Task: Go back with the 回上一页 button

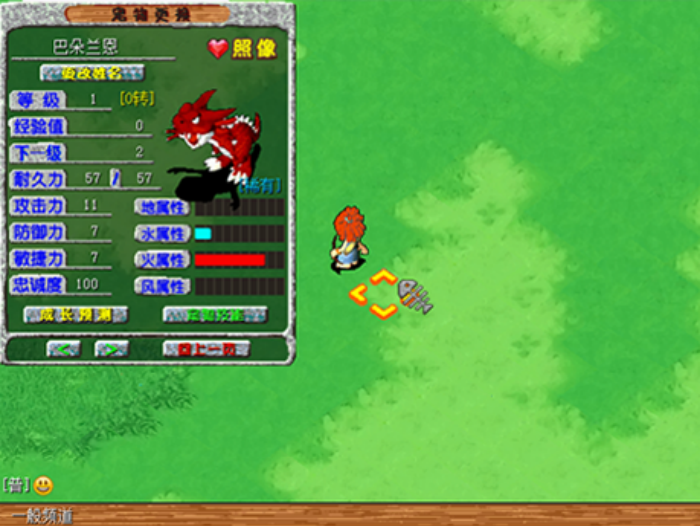Action: [205, 348]
